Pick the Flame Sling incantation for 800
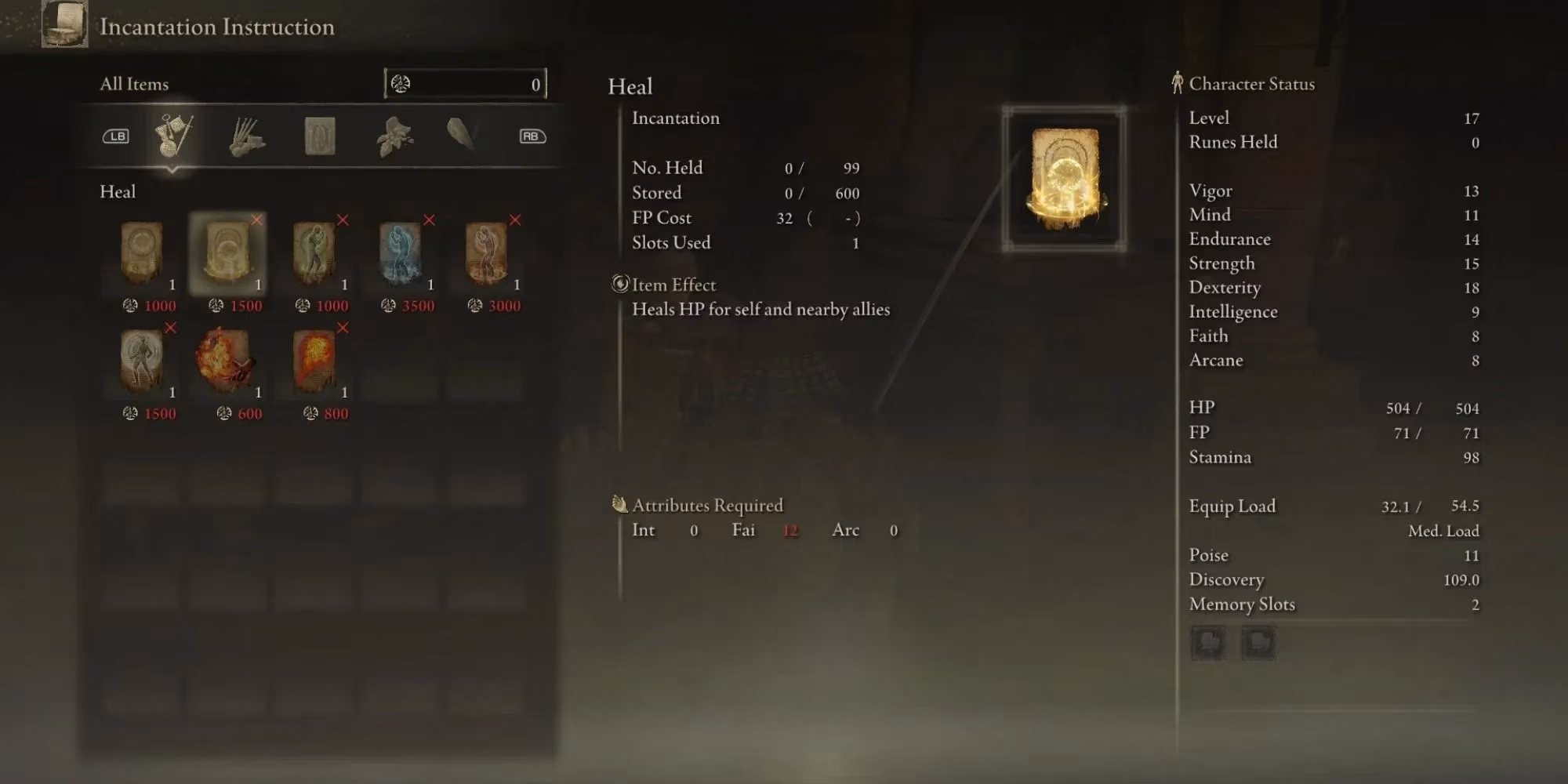Image resolution: width=1568 pixels, height=784 pixels. click(314, 361)
